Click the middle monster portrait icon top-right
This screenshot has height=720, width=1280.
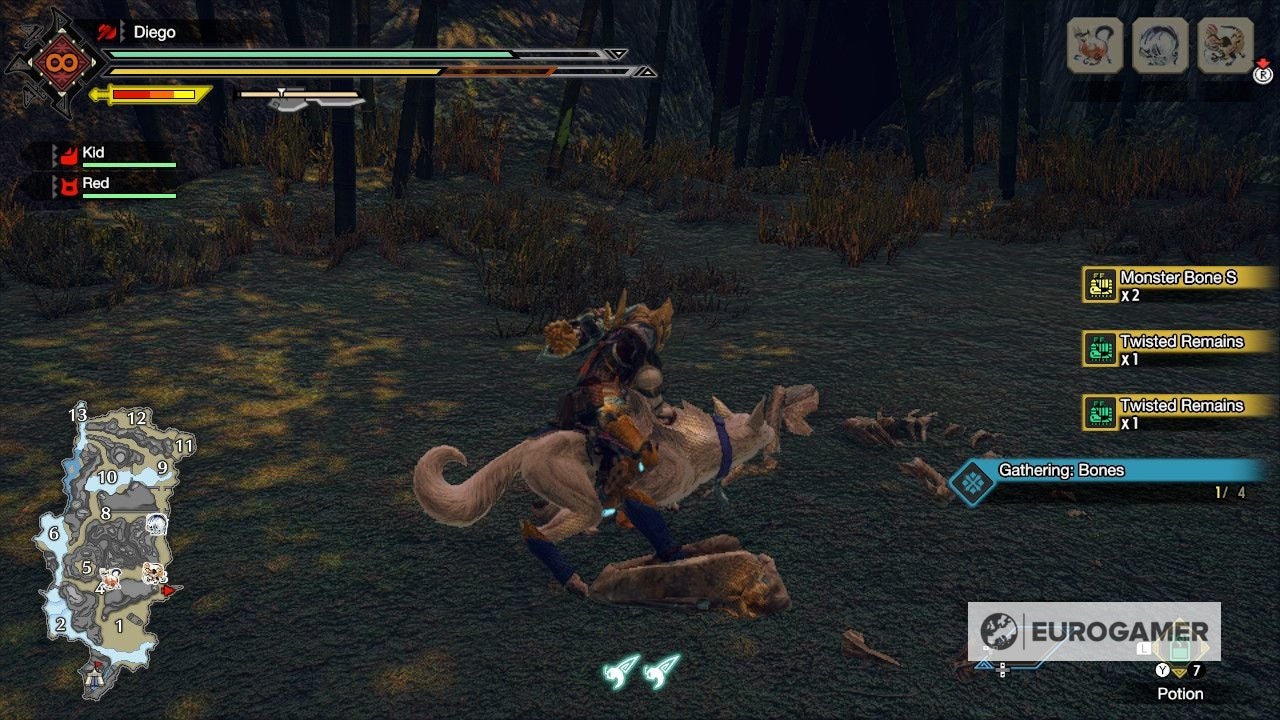pyautogui.click(x=1158, y=46)
